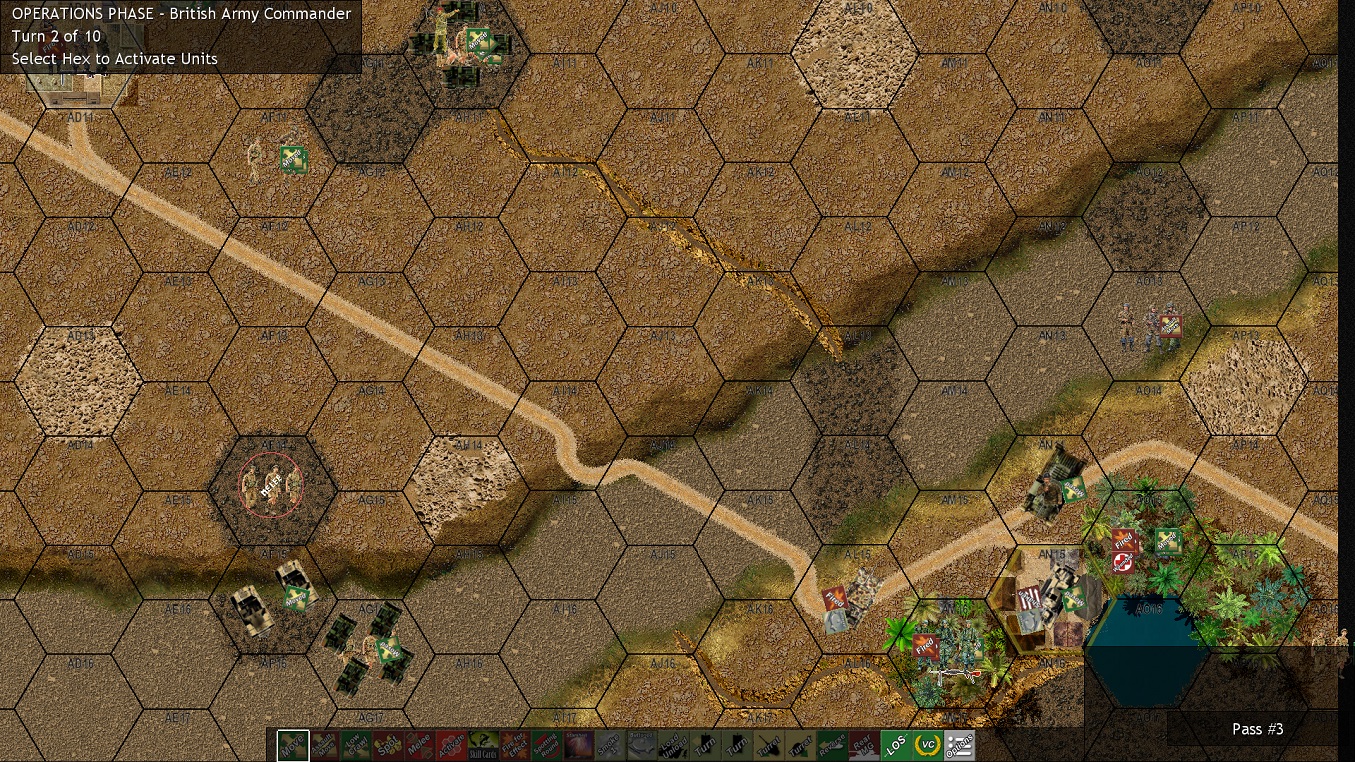Activate the Low Crawl order
This screenshot has width=1355, height=762.
(359, 745)
